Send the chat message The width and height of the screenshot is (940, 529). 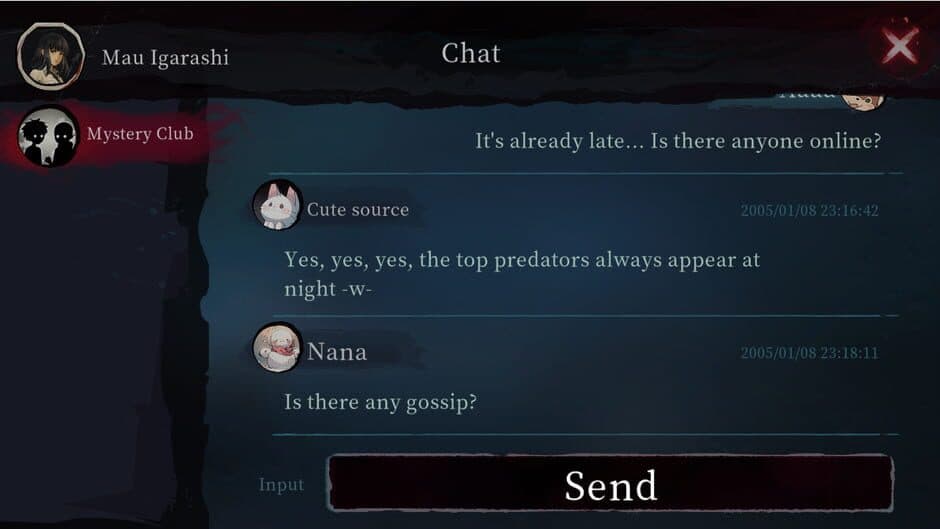pyautogui.click(x=610, y=485)
